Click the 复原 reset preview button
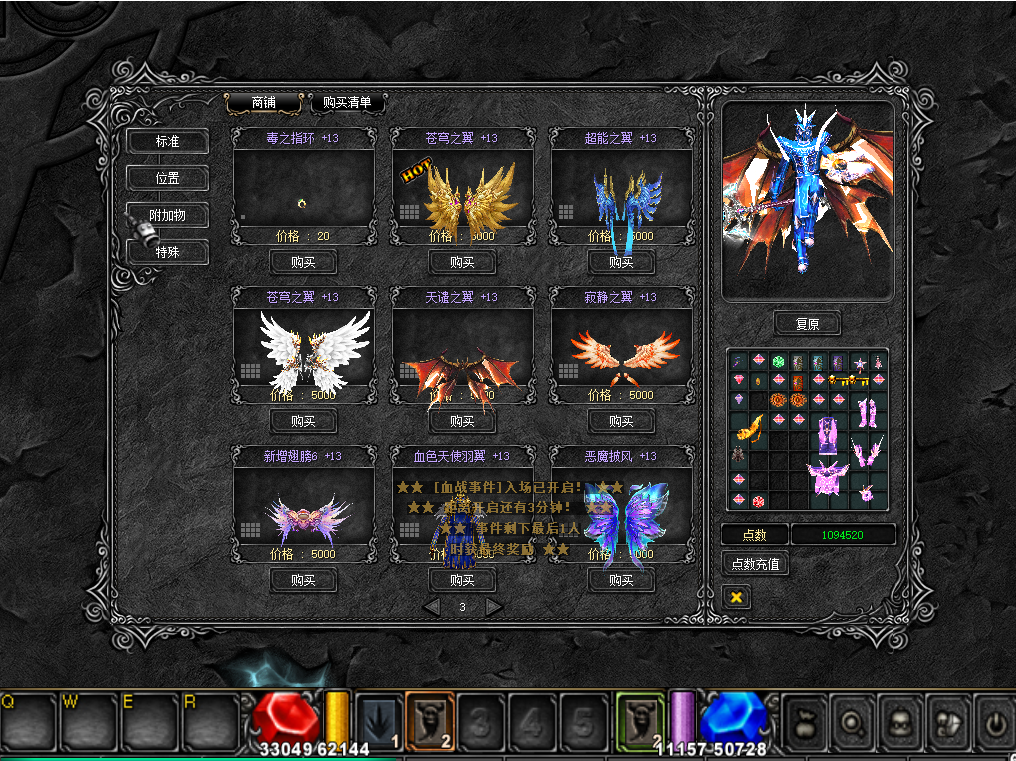 (807, 324)
